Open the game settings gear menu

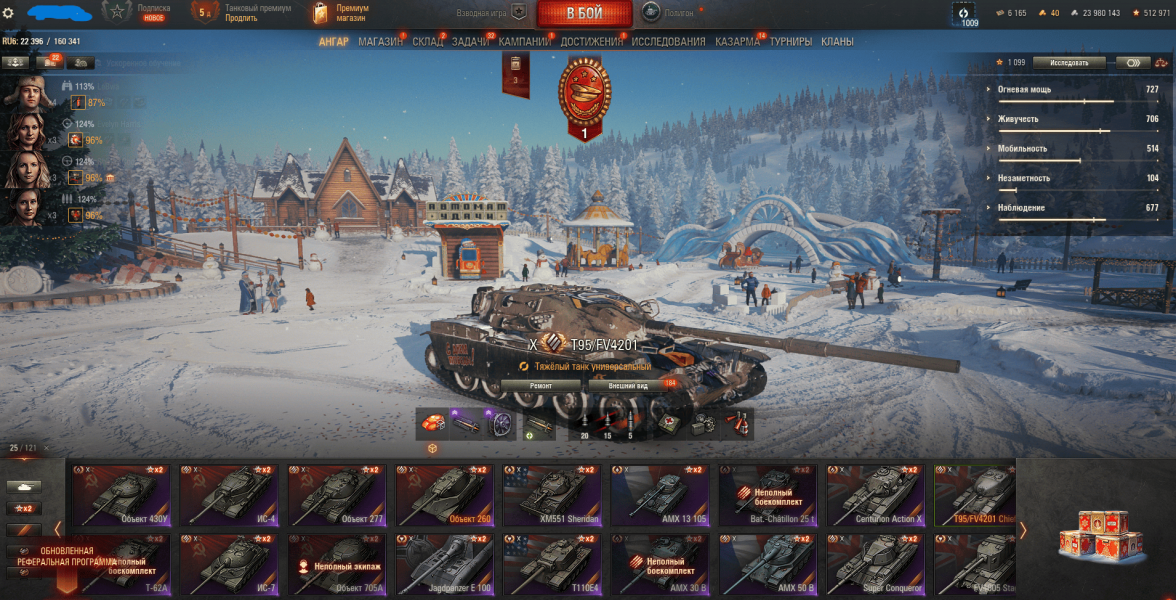[x=9, y=12]
